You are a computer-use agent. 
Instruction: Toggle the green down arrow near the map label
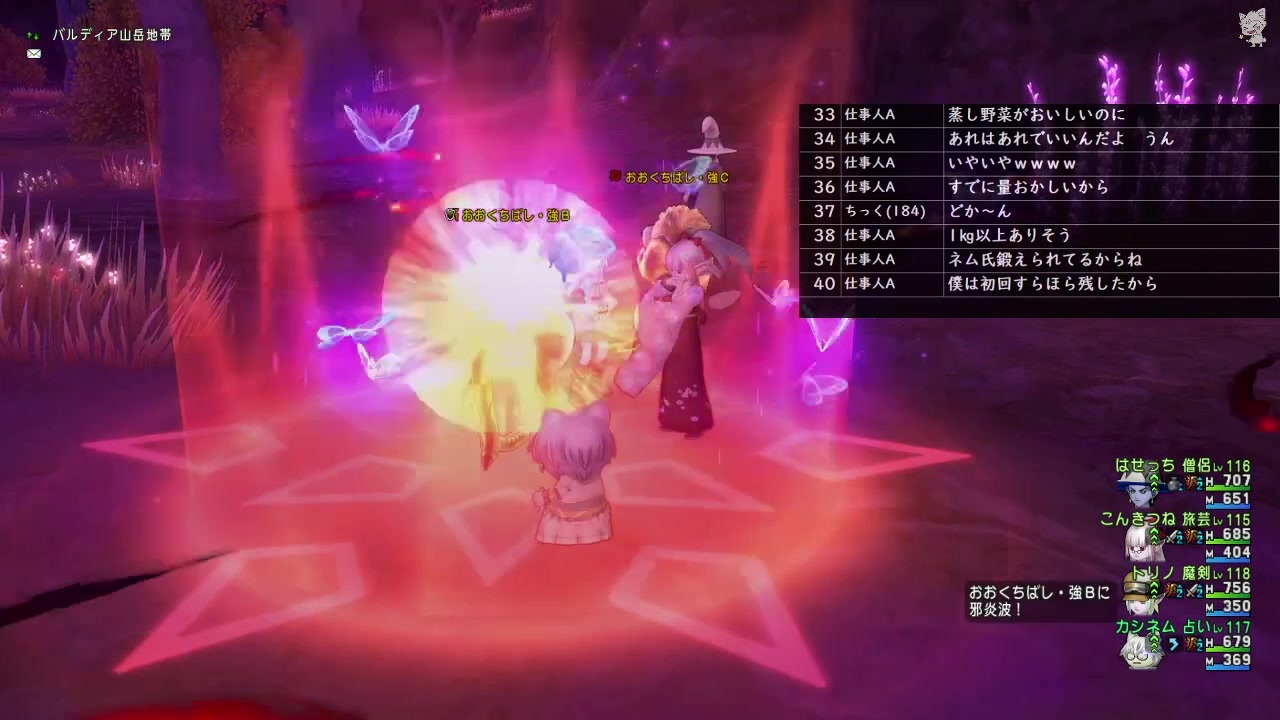click(x=37, y=36)
